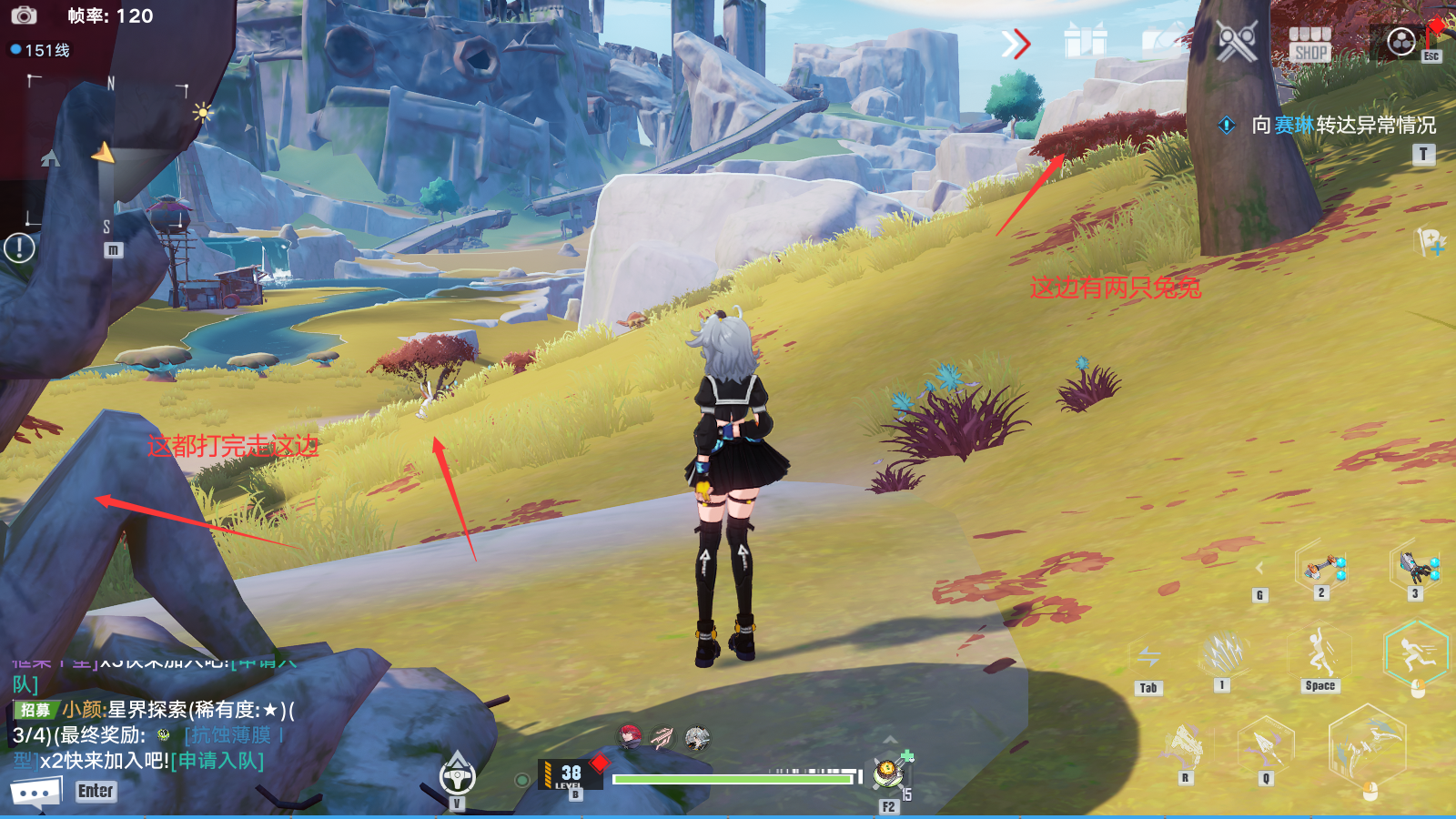The width and height of the screenshot is (1456, 819).
Task: Tap the dodge sprint button
Action: pyautogui.click(x=1415, y=653)
